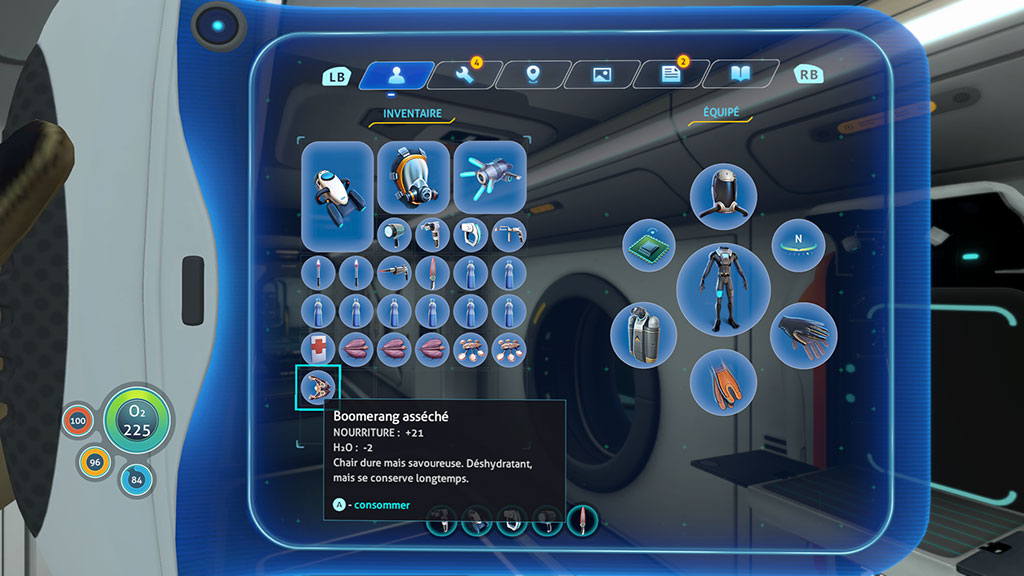Choose the equipped fins slot
Screen dimensions: 1024x576
point(723,381)
